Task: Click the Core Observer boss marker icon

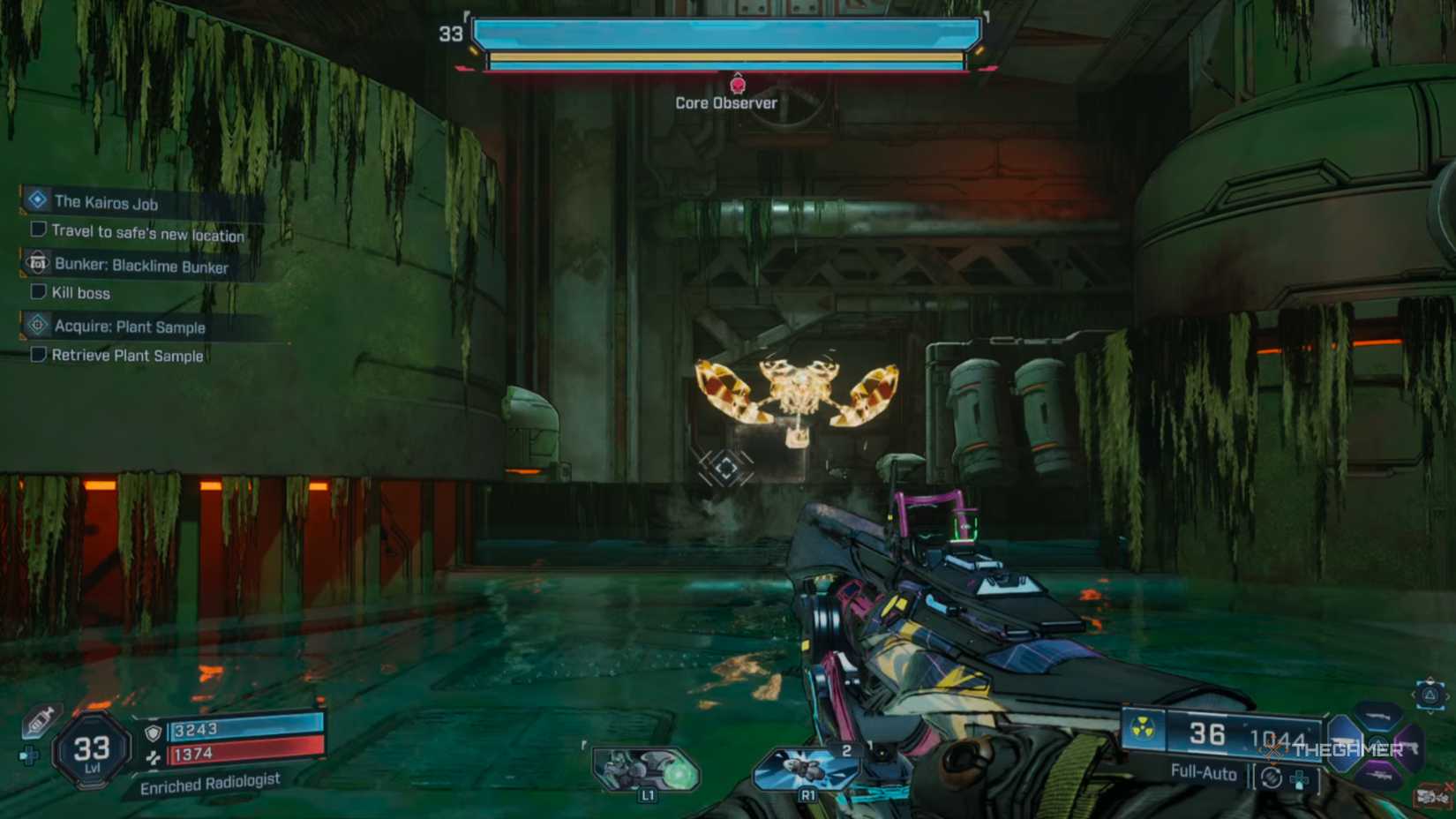Action: coord(738,85)
